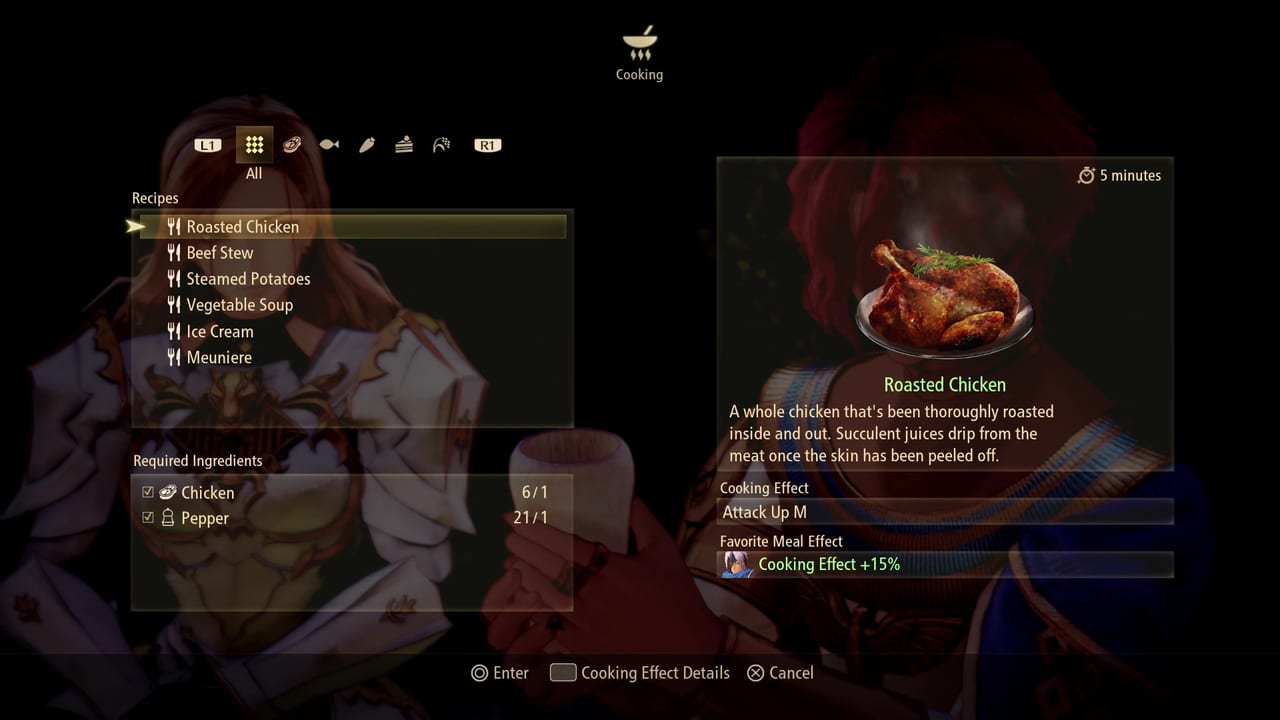Open the meat recipe category filter
Image resolution: width=1280 pixels, height=720 pixels.
click(x=292, y=145)
